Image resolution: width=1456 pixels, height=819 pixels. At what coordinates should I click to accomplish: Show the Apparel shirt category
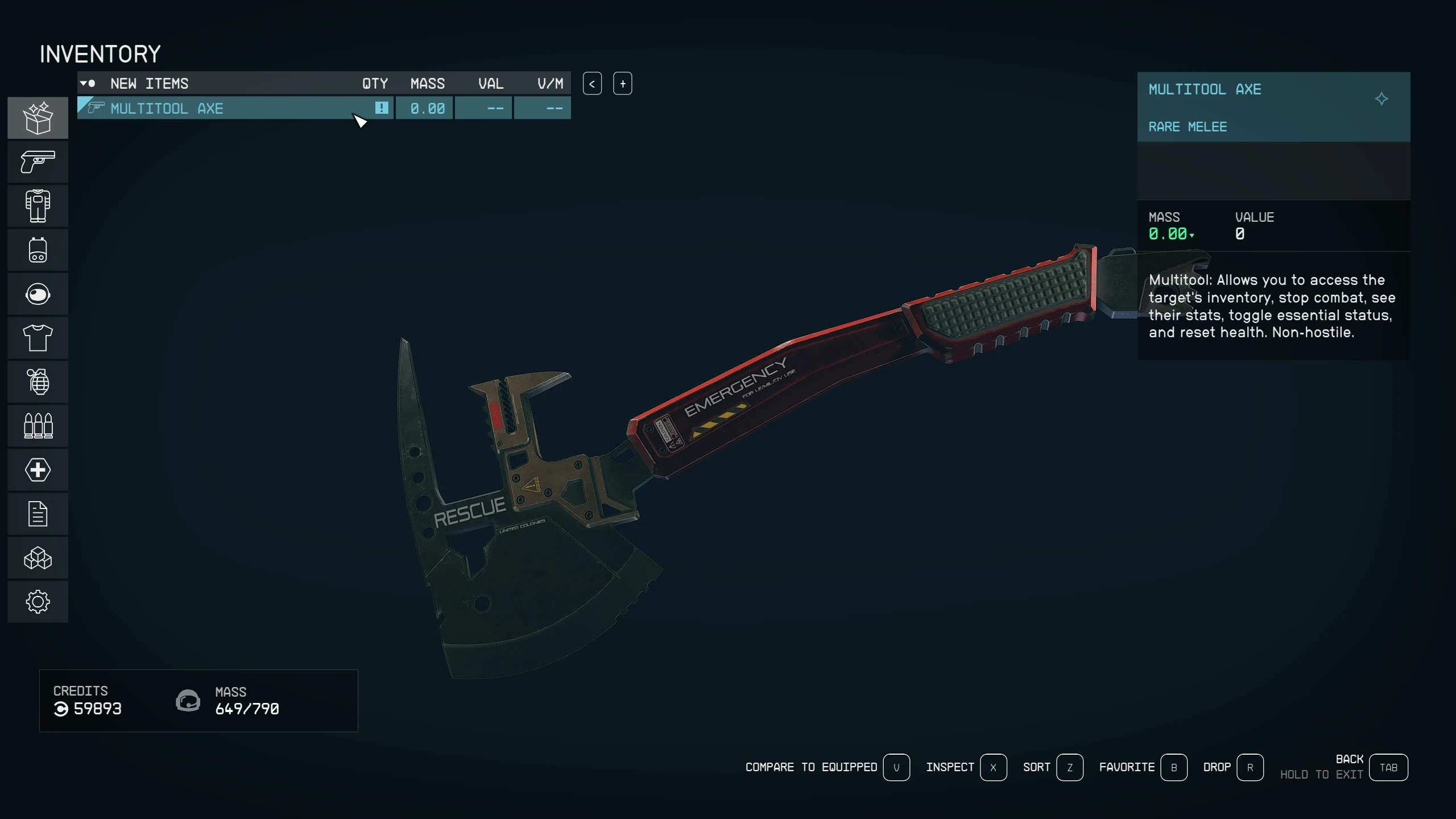(38, 338)
